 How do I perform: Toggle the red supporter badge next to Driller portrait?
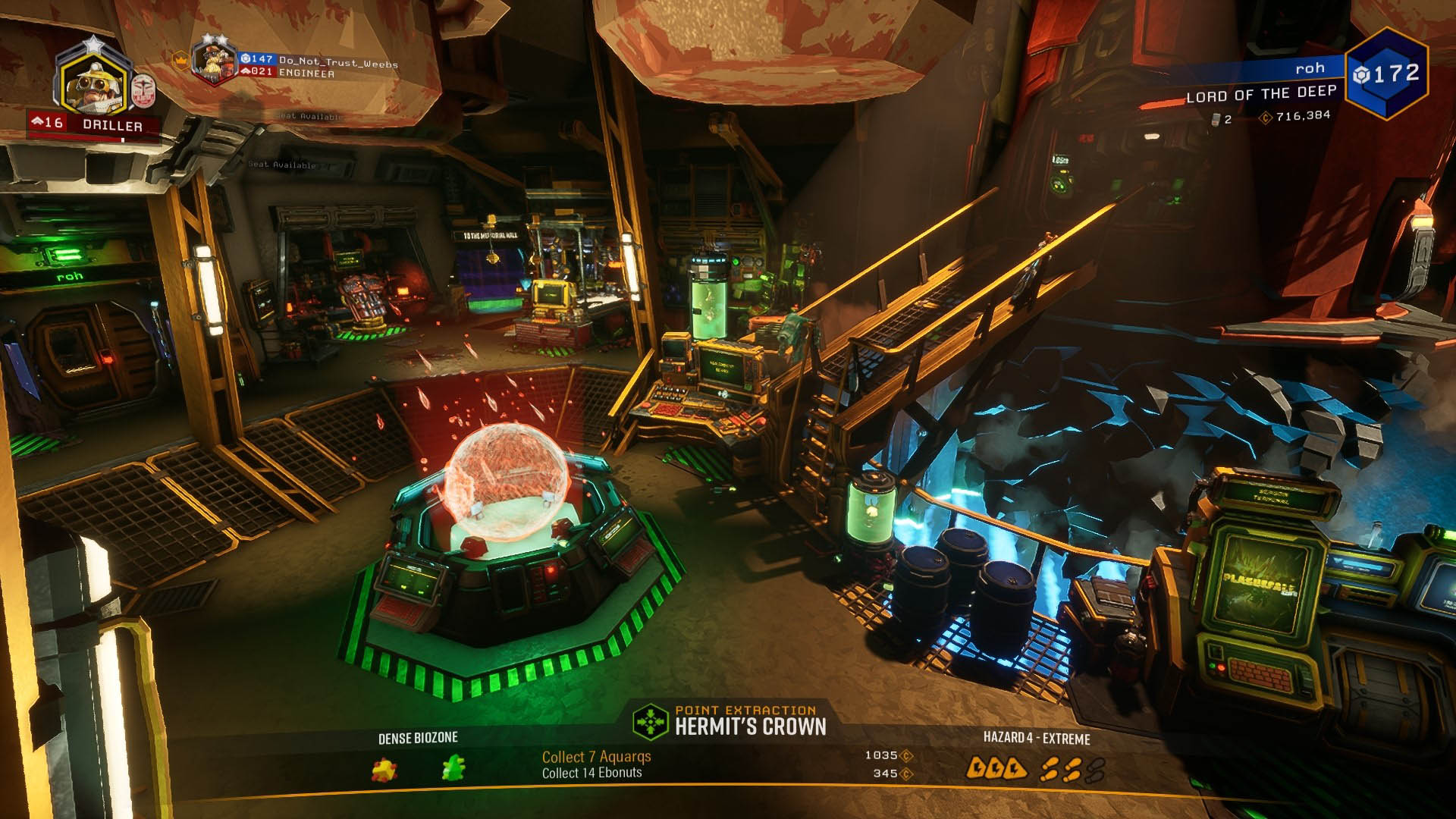(143, 92)
